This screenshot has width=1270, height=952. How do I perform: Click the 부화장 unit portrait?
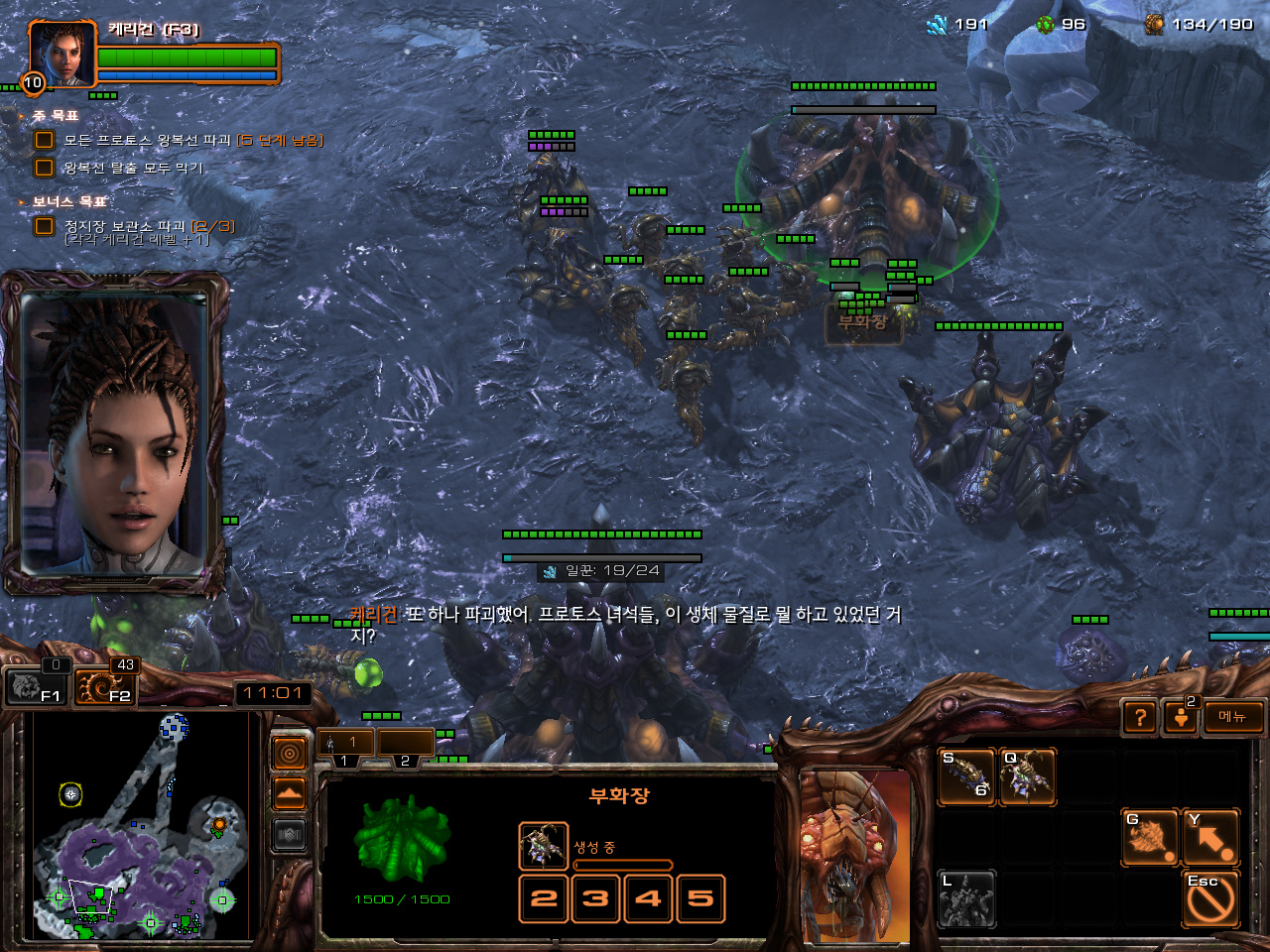click(x=855, y=855)
